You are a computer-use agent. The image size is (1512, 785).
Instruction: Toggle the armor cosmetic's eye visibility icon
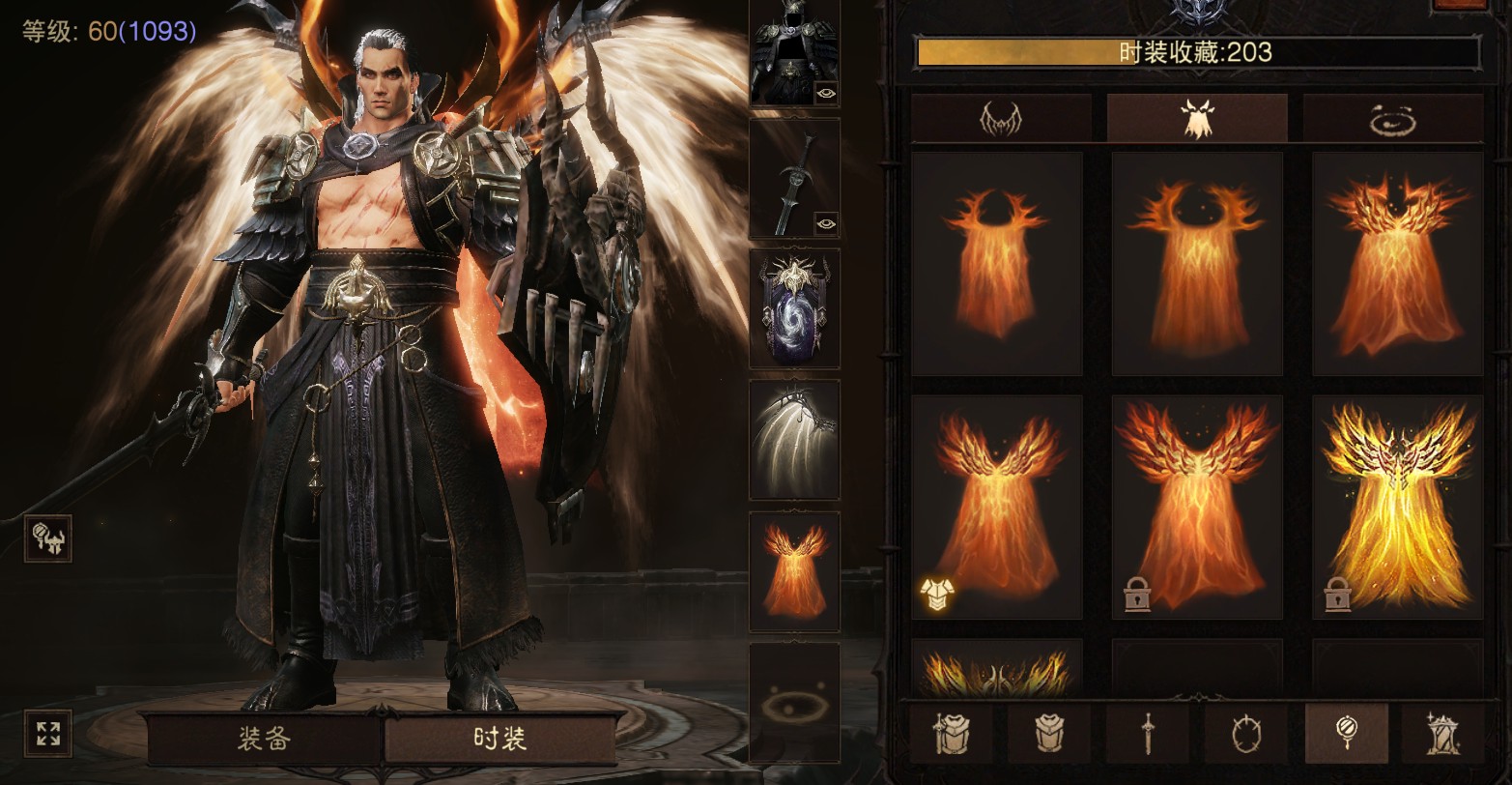[x=826, y=93]
